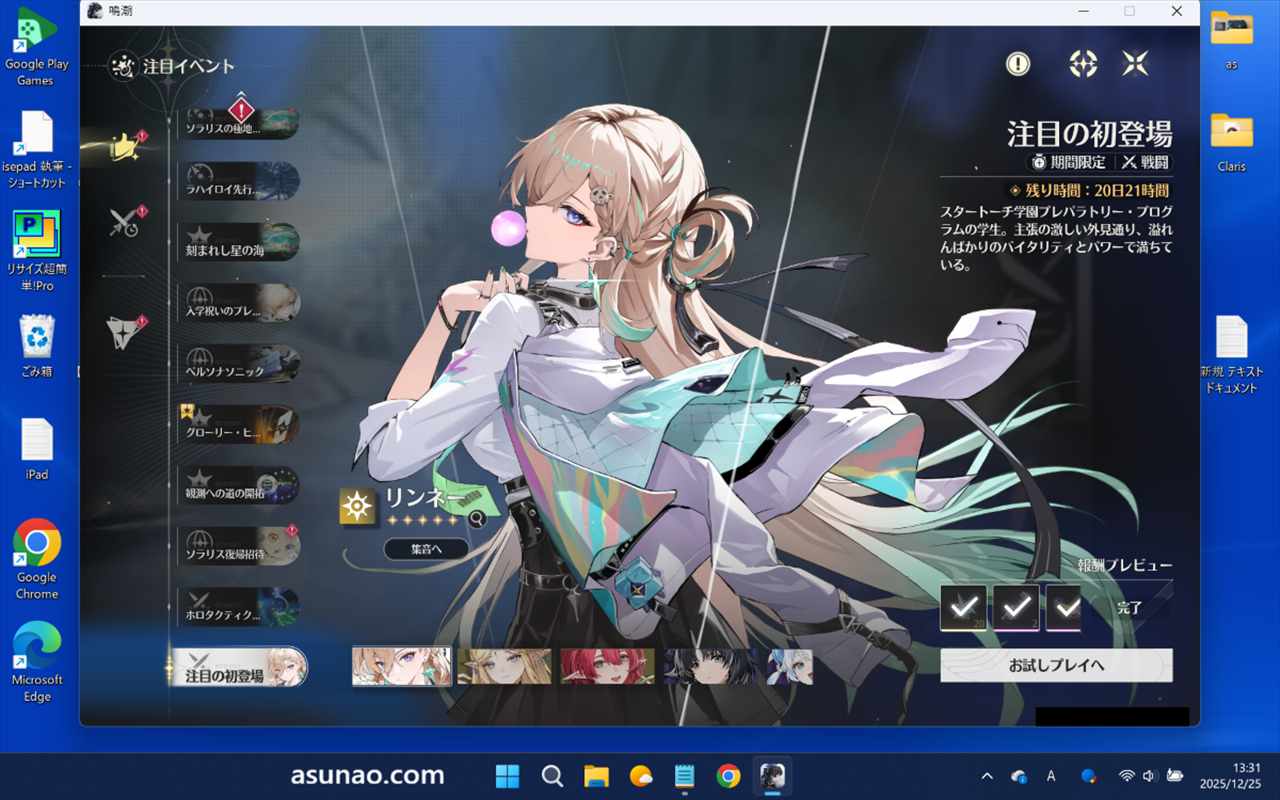Switch to the crossed swords timer tab
The width and height of the screenshot is (1280, 800).
(126, 222)
